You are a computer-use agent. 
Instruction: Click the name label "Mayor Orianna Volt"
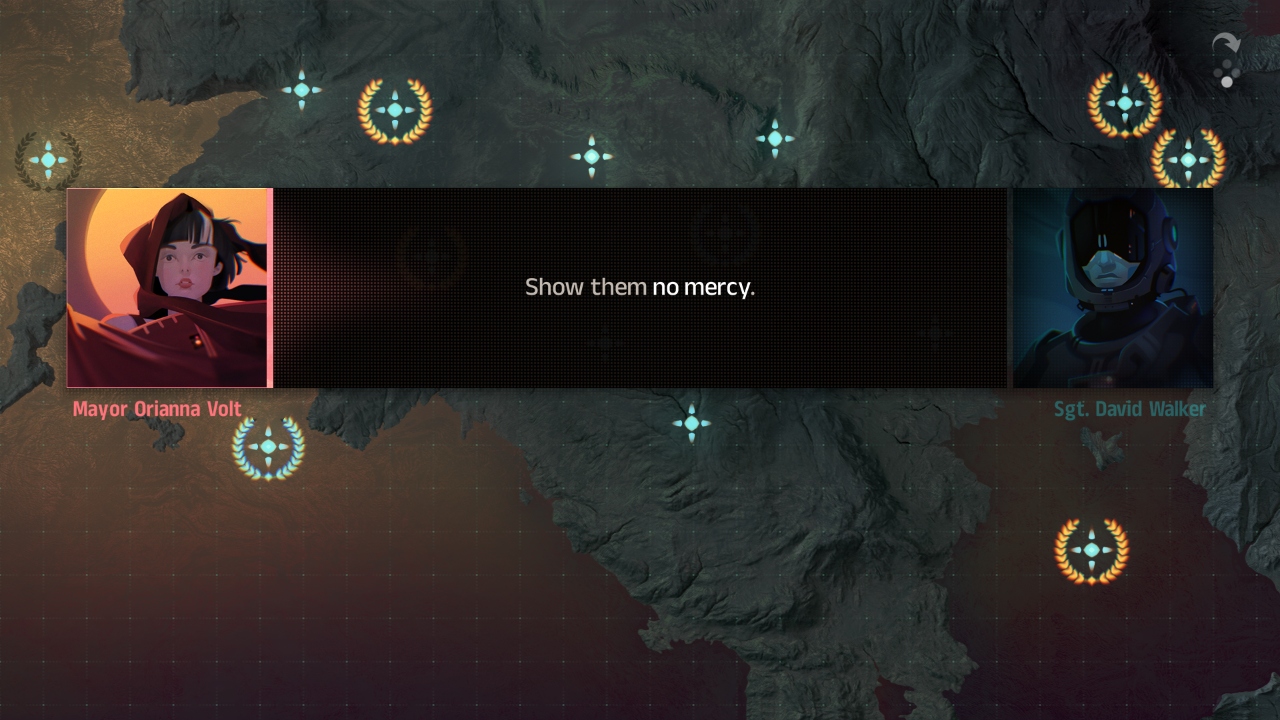155,409
